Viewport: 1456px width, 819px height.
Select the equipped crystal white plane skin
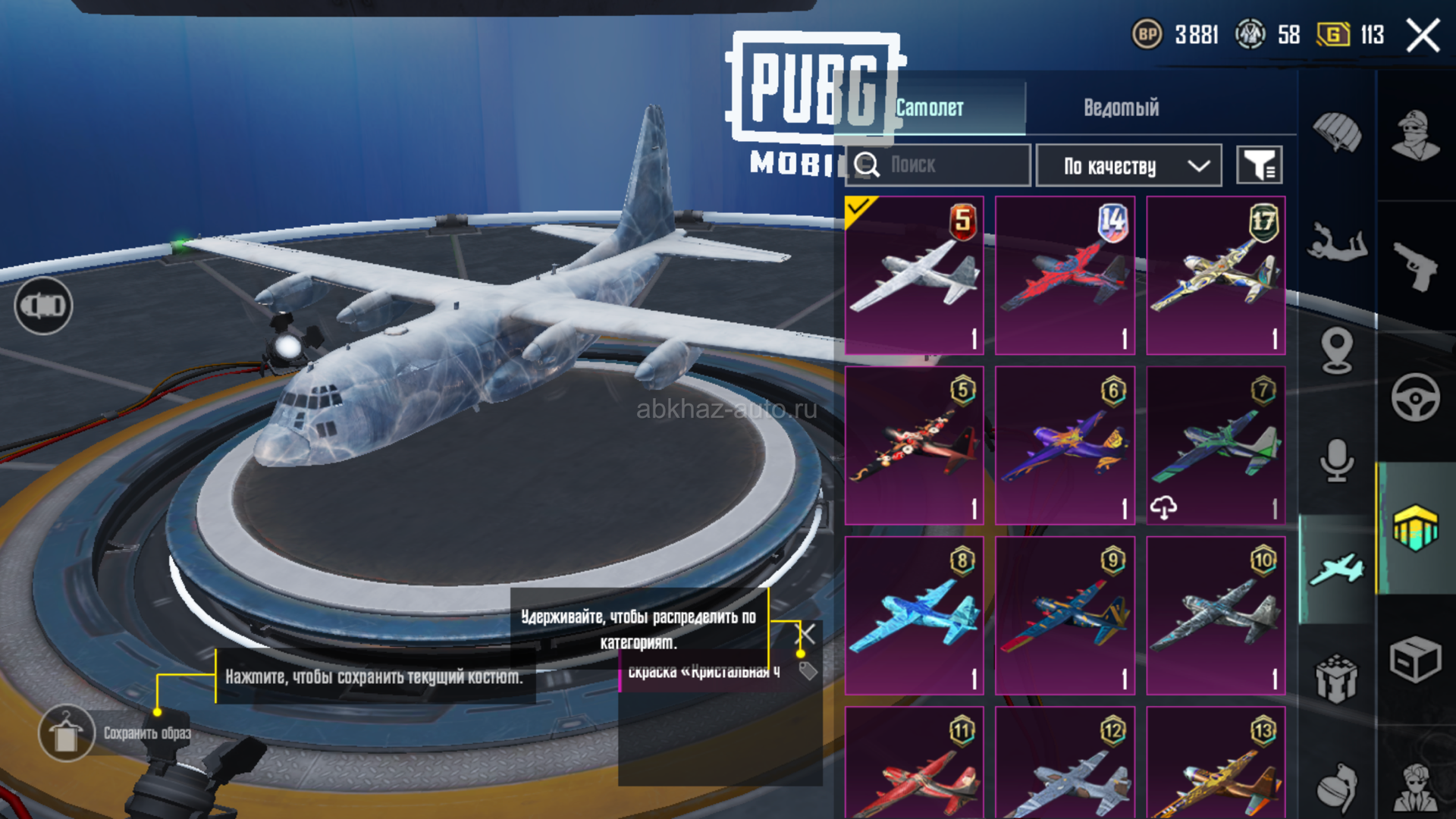click(914, 275)
